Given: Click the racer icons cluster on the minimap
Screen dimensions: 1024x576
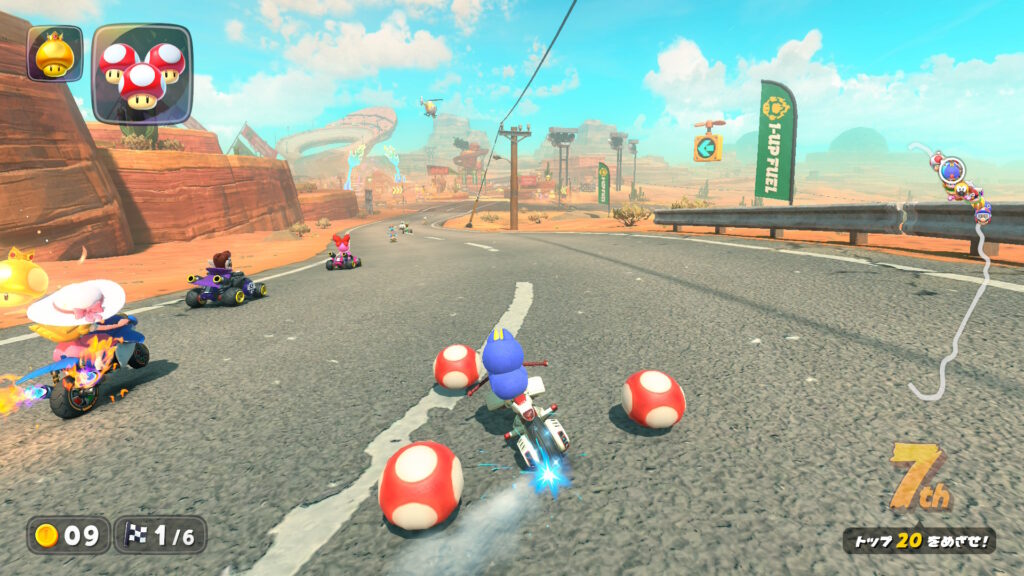Looking at the screenshot, I should [x=962, y=185].
